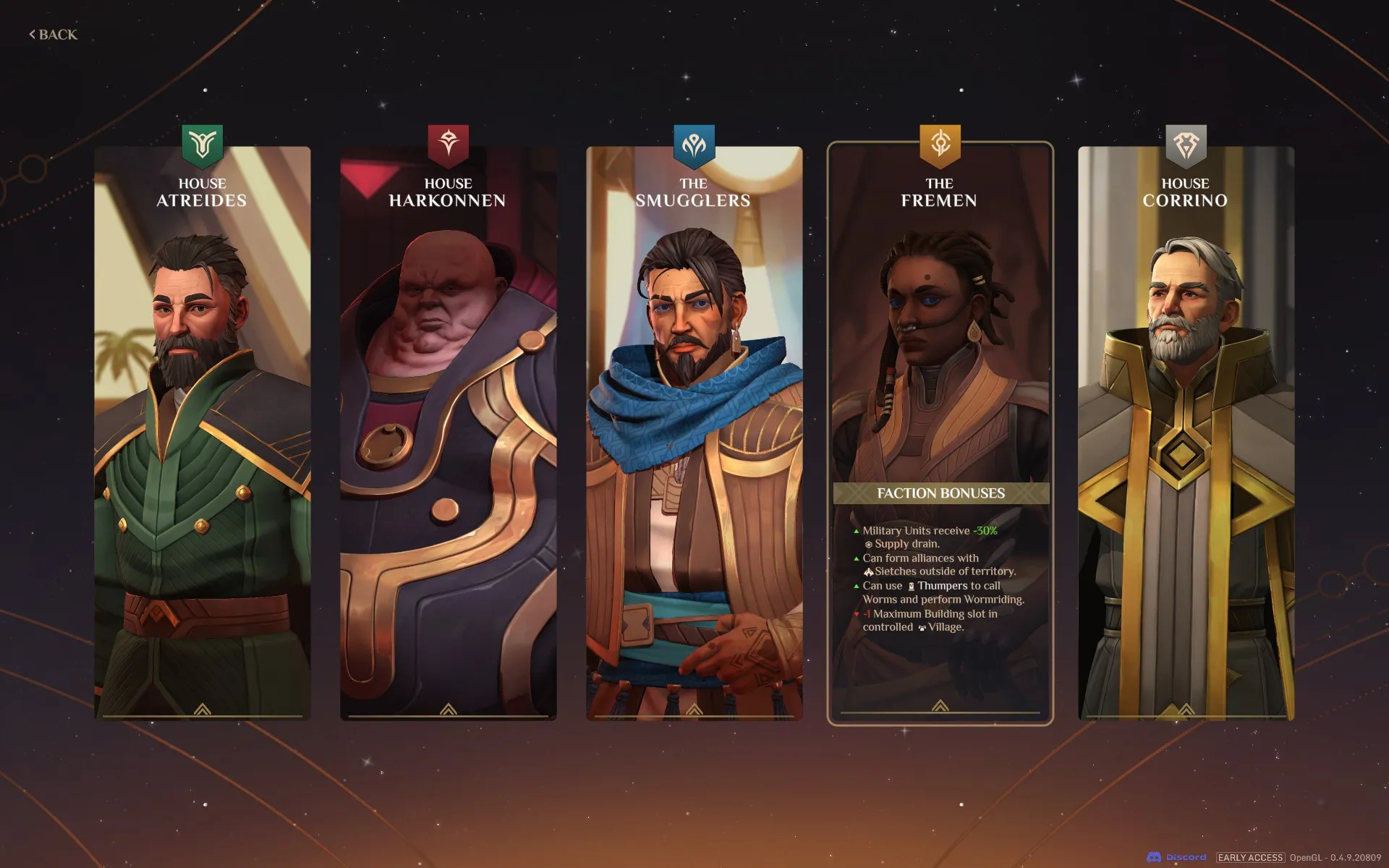Go back to the previous menu
The height and width of the screenshot is (868, 1389).
[x=54, y=35]
